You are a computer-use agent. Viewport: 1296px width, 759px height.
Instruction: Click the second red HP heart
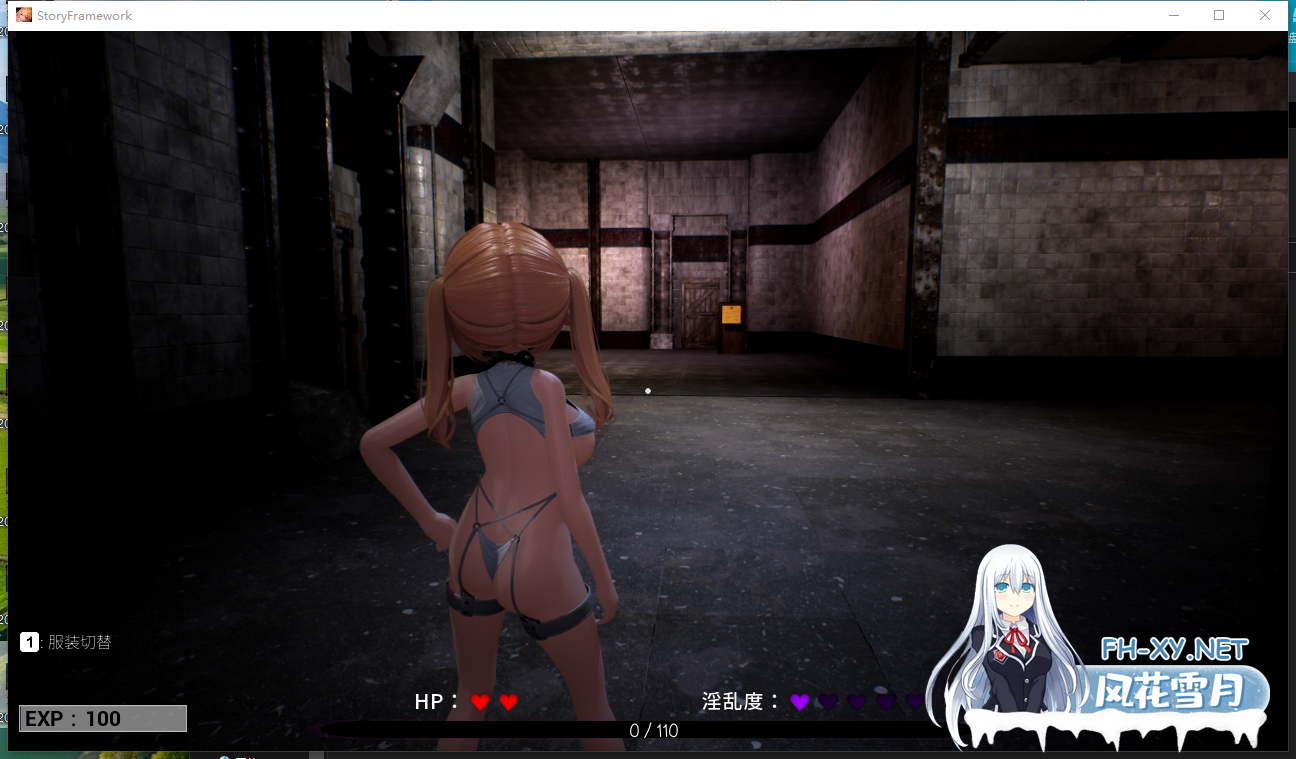click(509, 701)
